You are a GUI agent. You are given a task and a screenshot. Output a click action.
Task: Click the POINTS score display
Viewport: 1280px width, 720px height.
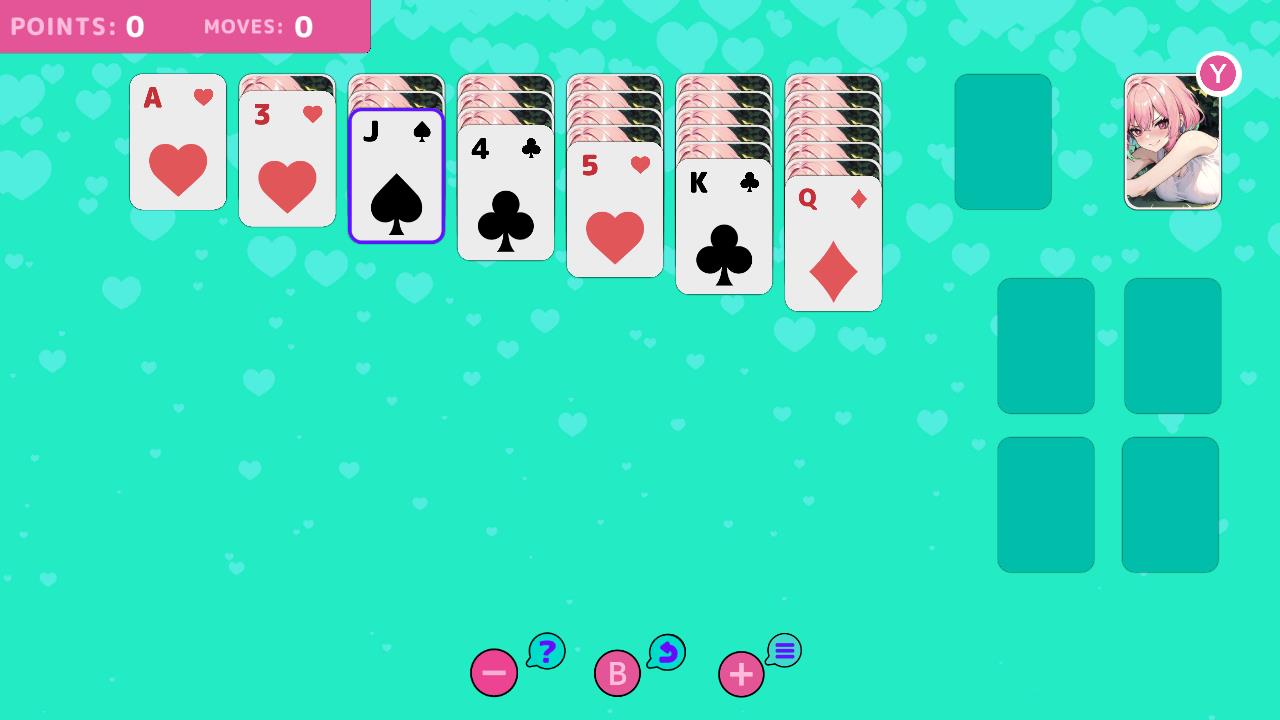click(x=80, y=26)
